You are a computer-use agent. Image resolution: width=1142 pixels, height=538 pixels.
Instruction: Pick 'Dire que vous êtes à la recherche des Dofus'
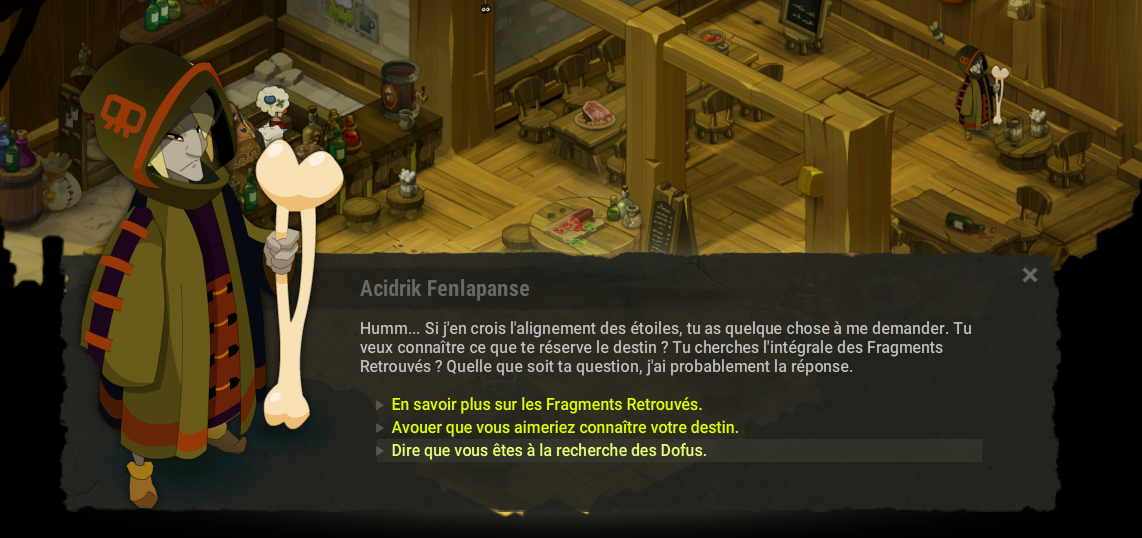pos(548,451)
